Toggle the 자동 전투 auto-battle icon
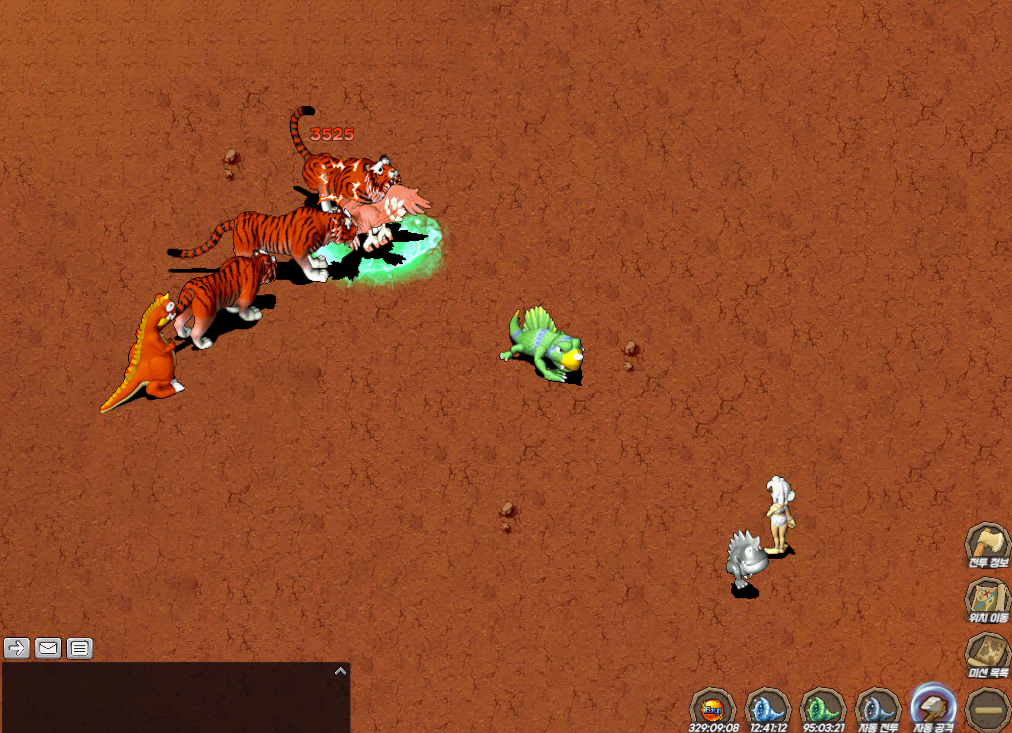Viewport: 1012px width, 733px height. 878,708
